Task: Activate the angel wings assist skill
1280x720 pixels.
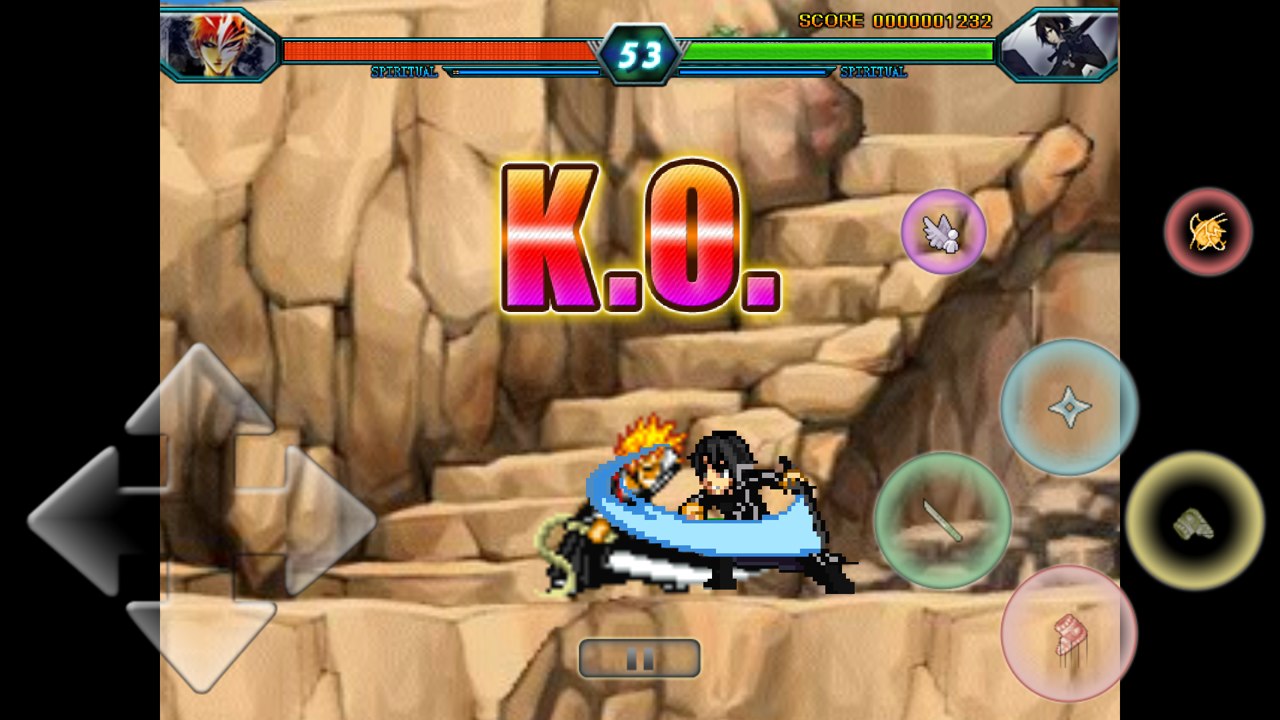Action: [x=943, y=232]
